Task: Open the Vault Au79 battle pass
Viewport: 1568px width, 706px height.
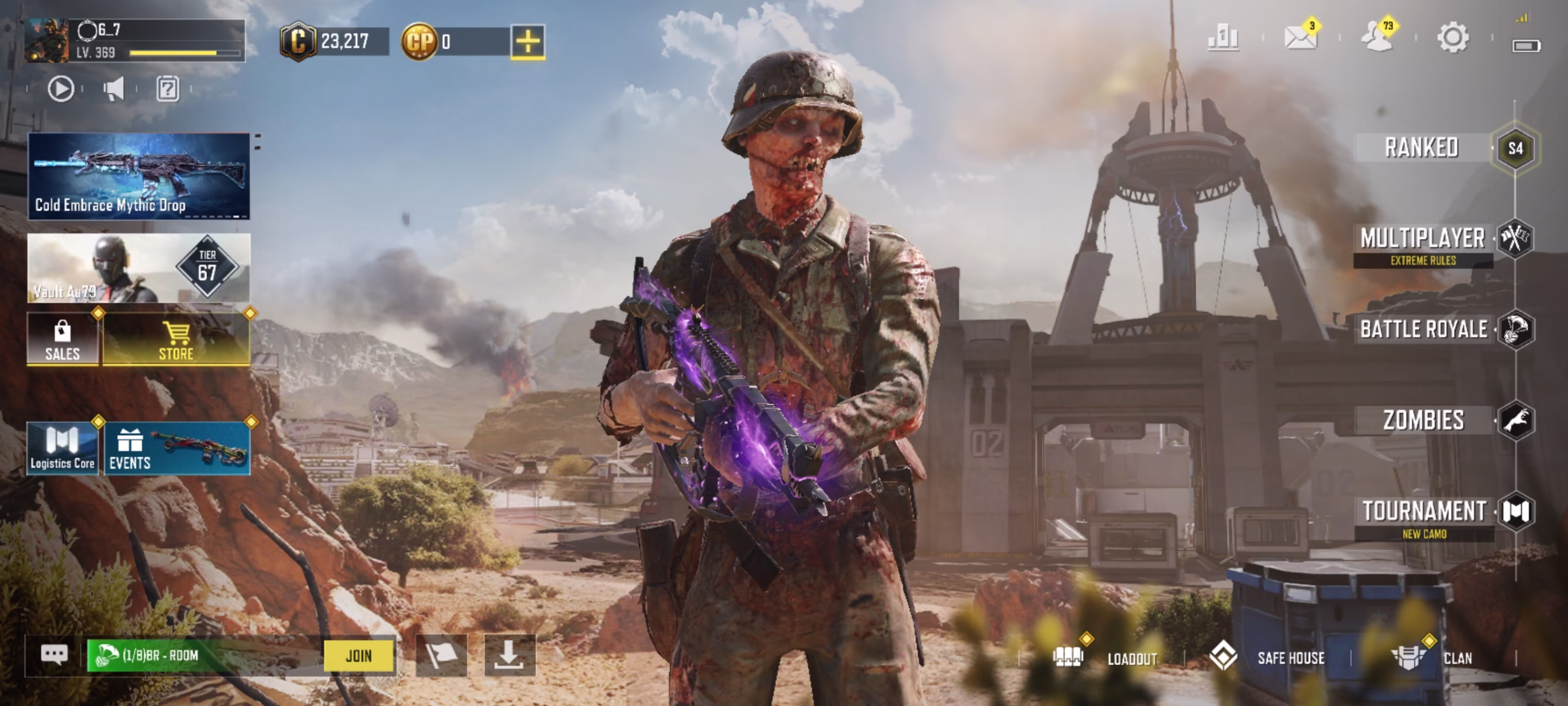Action: (x=138, y=268)
